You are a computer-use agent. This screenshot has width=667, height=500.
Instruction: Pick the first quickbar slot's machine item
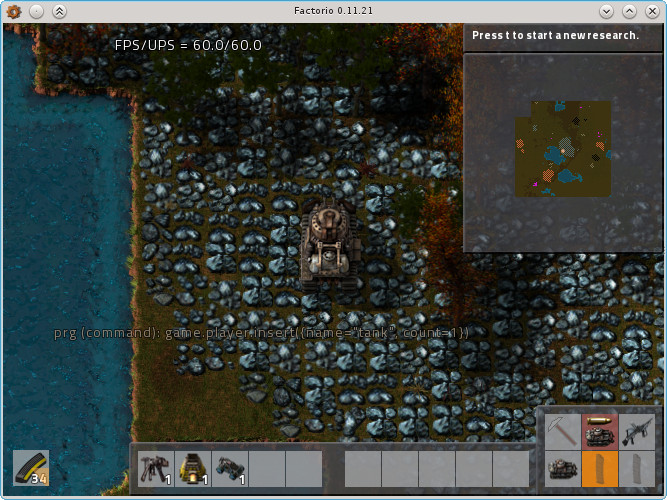pyautogui.click(x=156, y=467)
